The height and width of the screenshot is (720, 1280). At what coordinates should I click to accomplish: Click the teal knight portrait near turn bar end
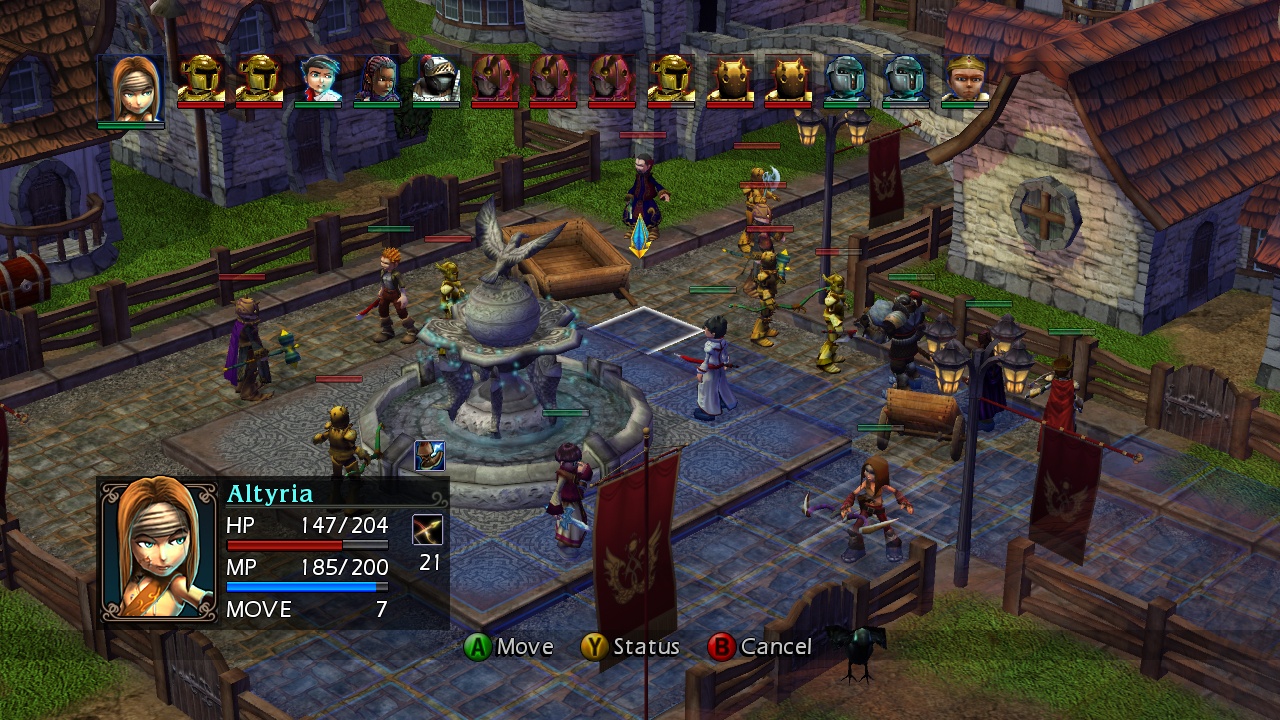(x=847, y=78)
